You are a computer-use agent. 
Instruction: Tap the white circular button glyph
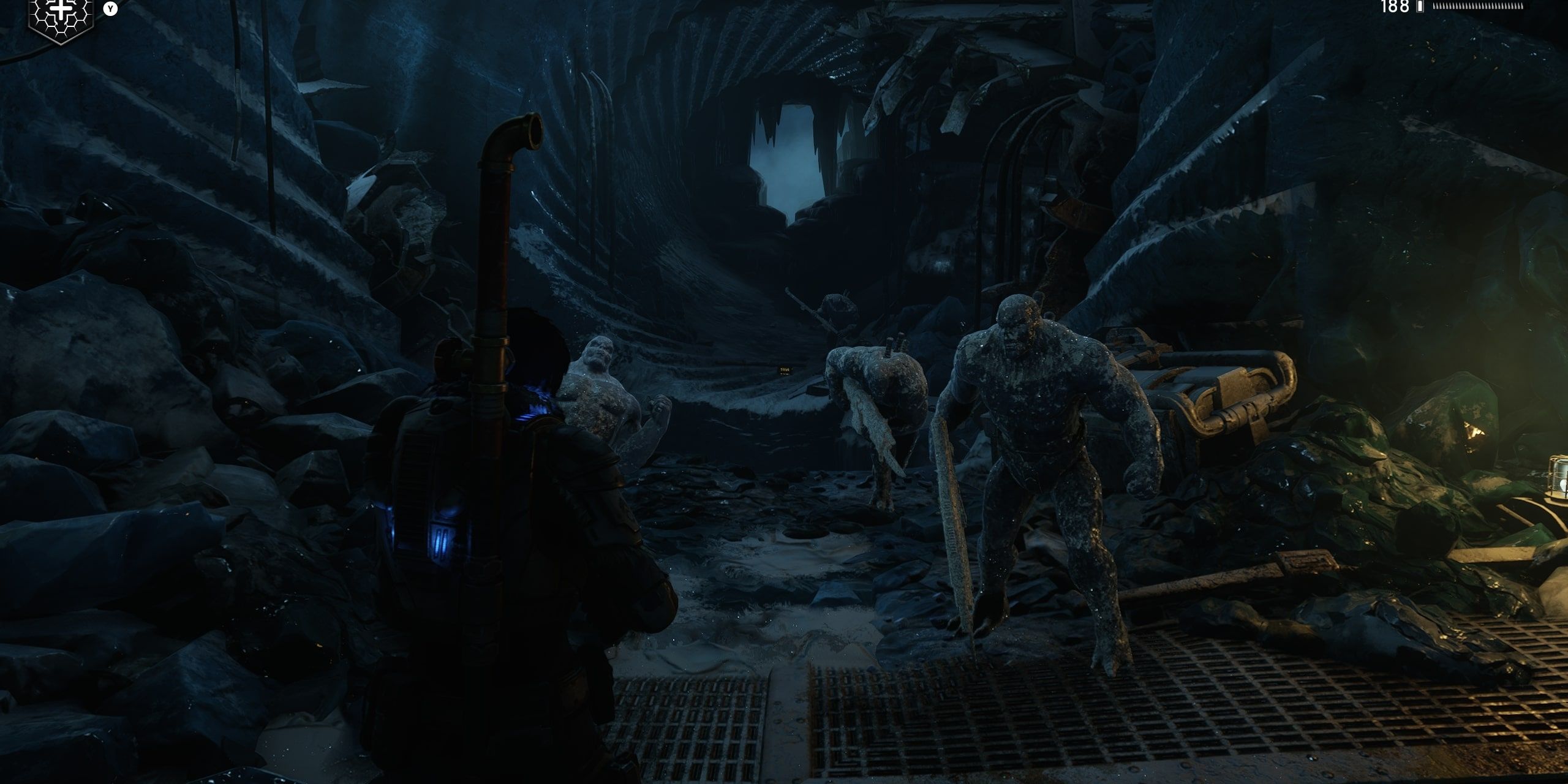click(x=110, y=9)
